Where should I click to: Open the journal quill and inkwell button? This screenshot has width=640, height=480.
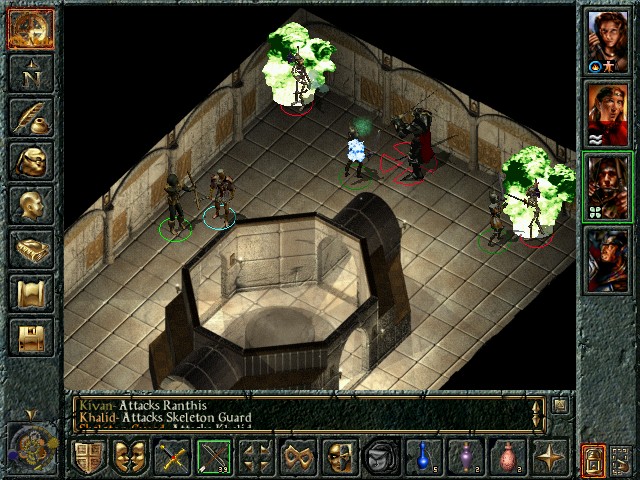pyautogui.click(x=30, y=117)
